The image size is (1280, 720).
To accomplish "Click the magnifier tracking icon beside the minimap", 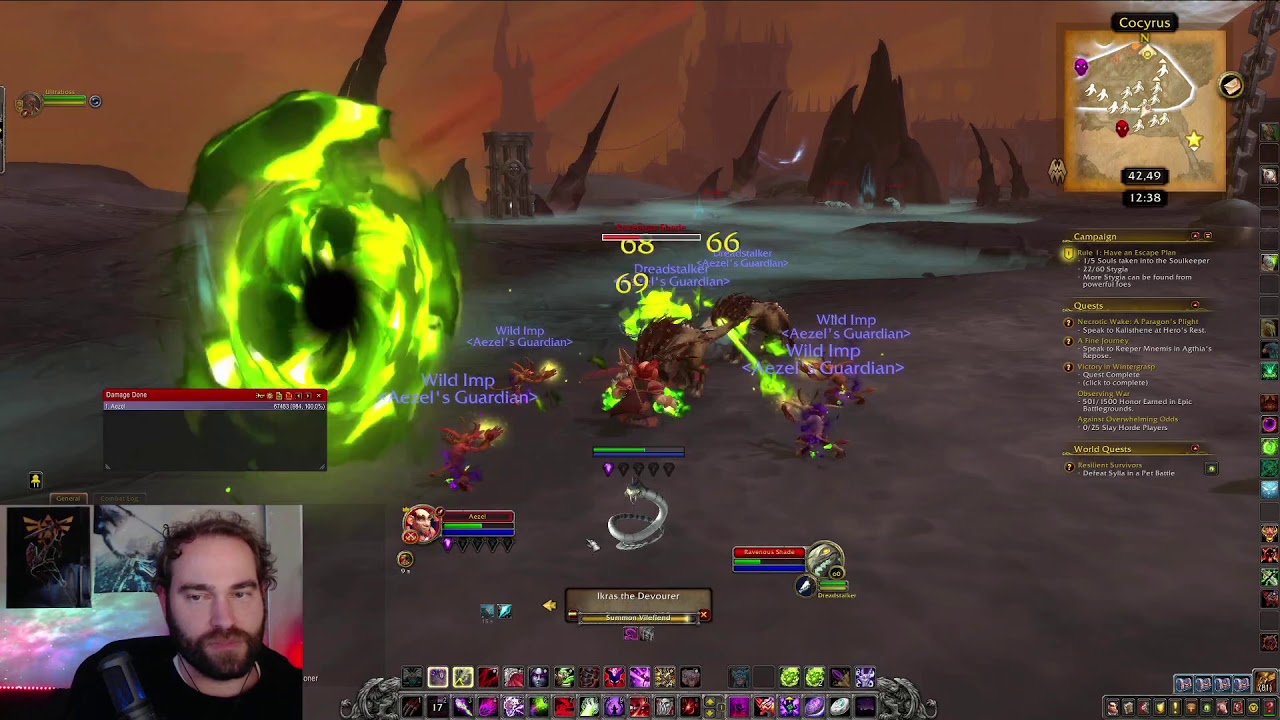I will [1232, 87].
